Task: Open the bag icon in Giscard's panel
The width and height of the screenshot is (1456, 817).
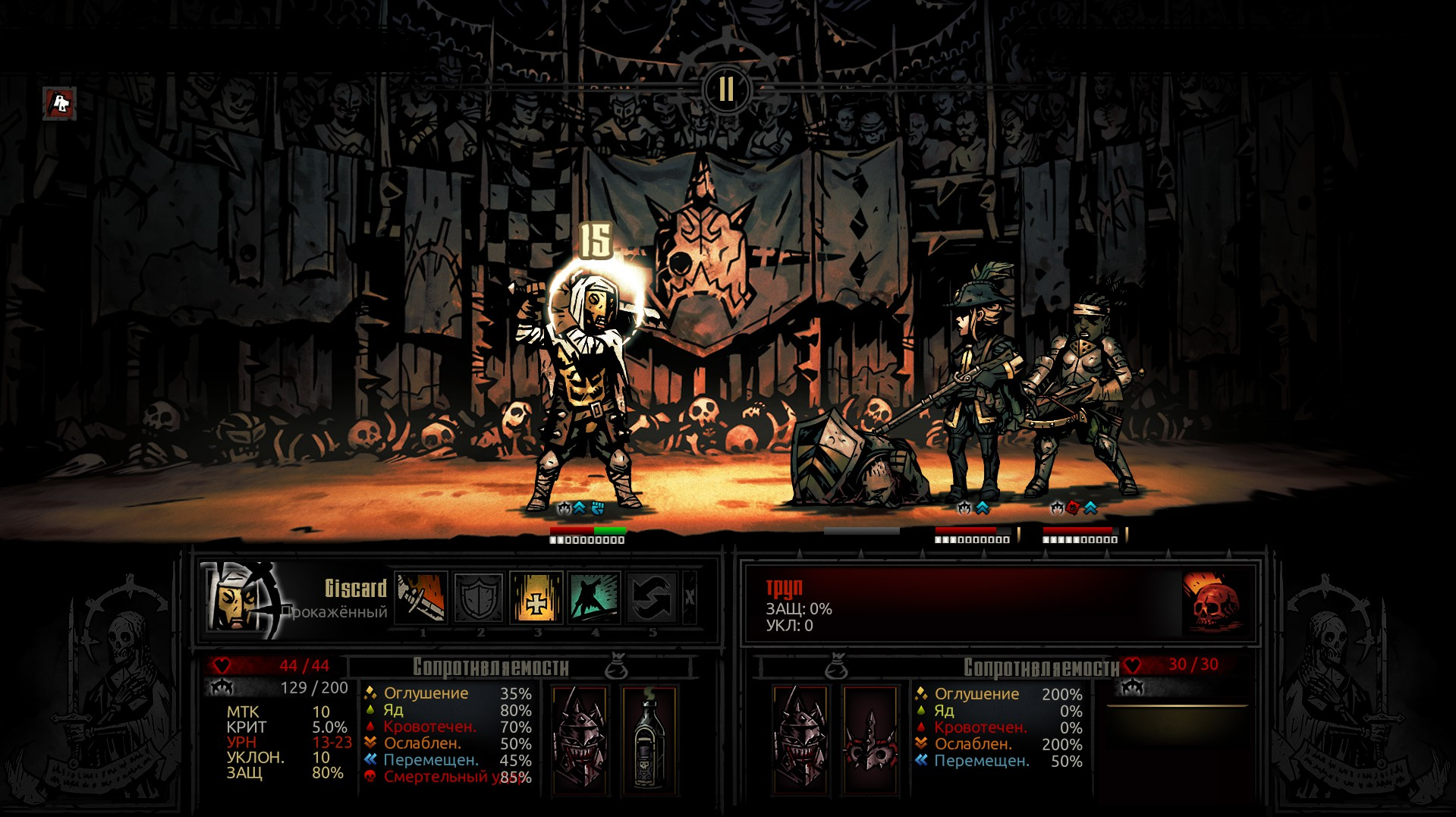Action: coord(616,667)
